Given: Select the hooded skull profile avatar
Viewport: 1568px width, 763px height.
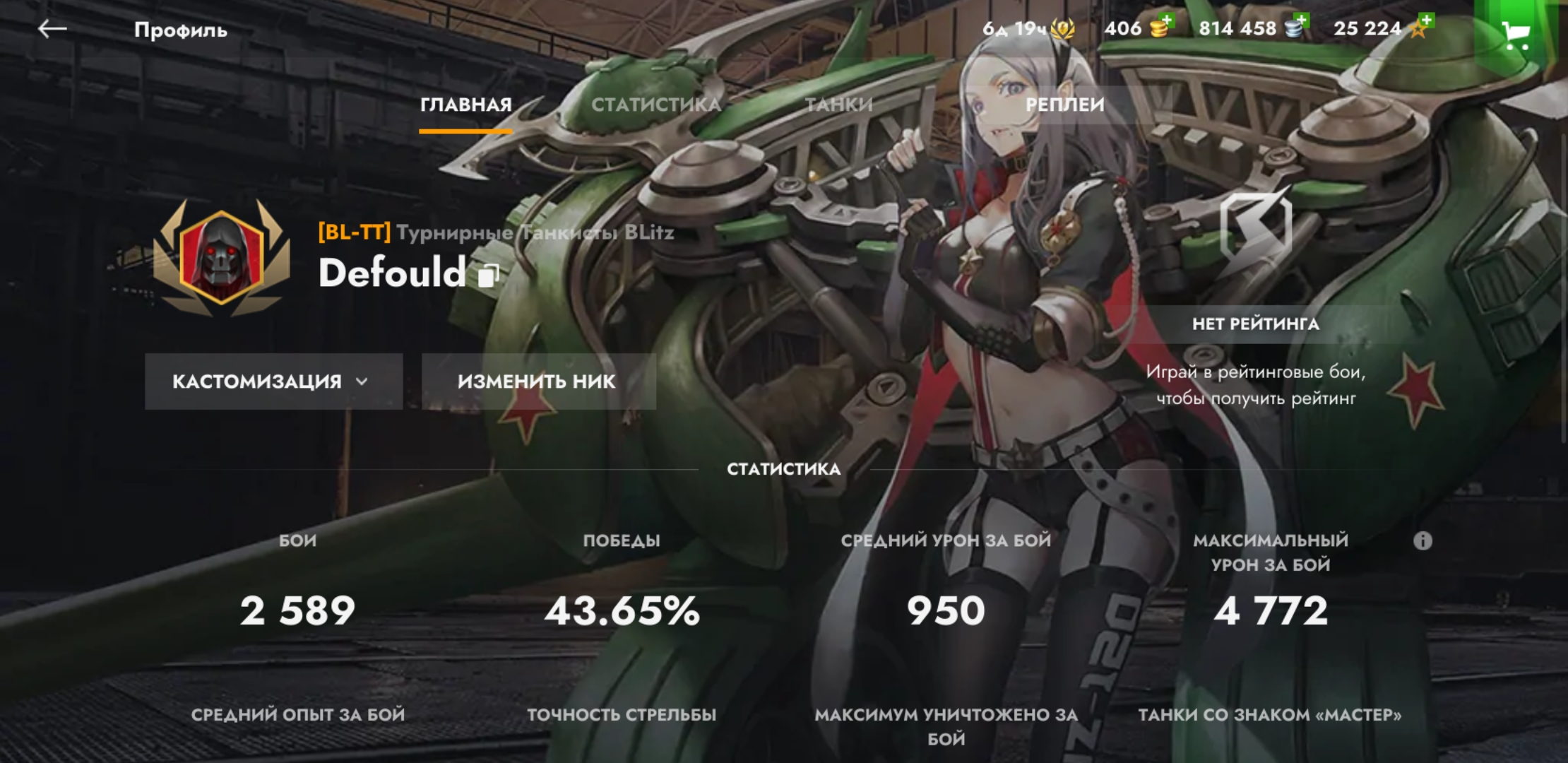Looking at the screenshot, I should [x=222, y=257].
